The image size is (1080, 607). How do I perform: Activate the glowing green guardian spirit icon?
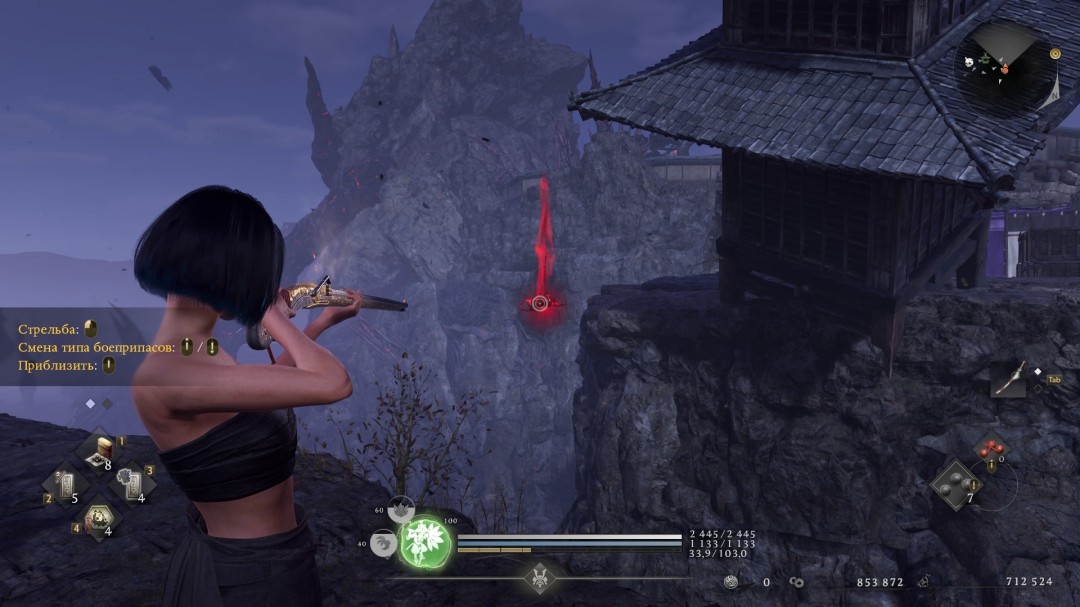427,543
